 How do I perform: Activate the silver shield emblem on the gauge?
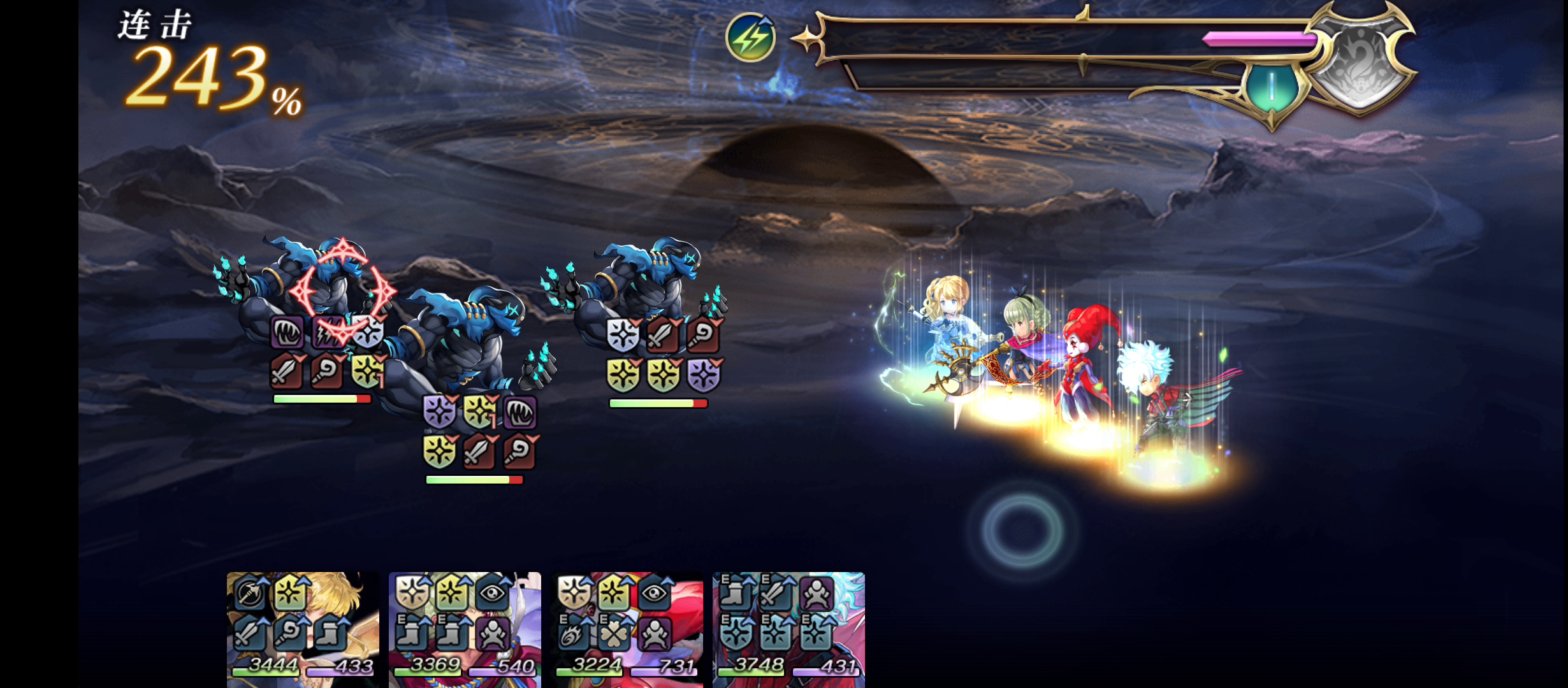[x=1361, y=61]
